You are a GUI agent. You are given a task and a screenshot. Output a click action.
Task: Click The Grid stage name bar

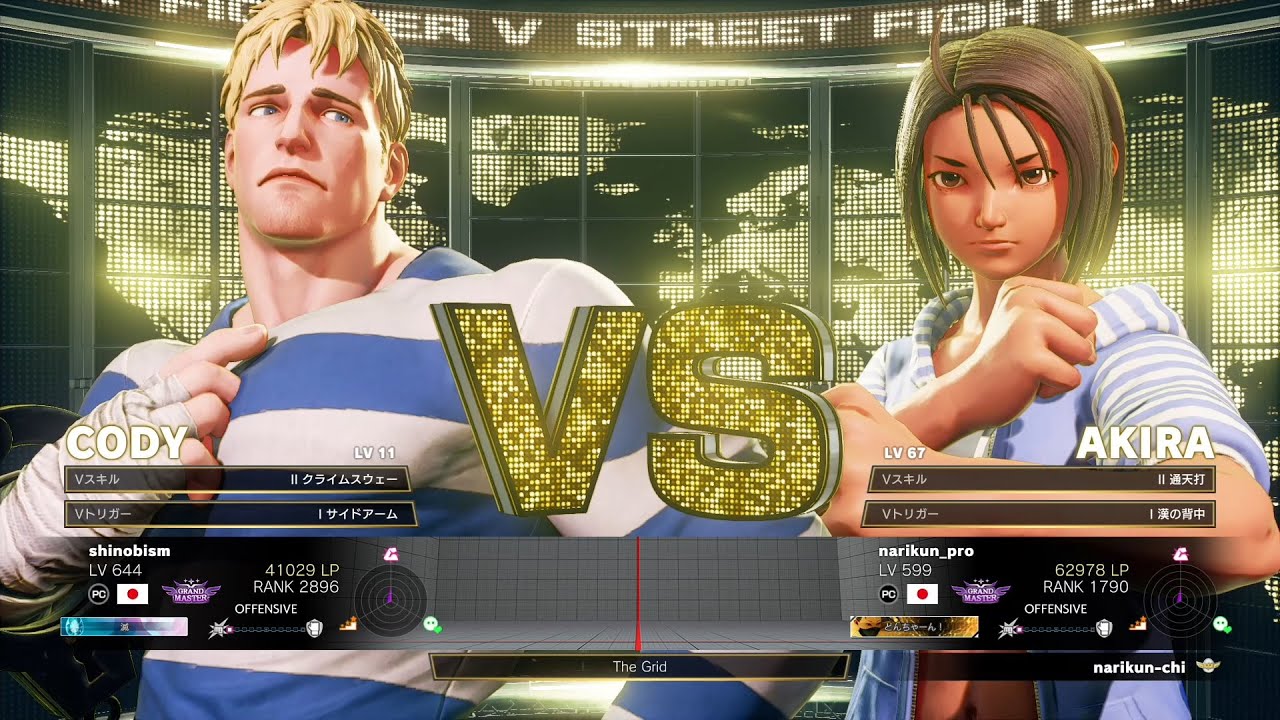coord(640,666)
